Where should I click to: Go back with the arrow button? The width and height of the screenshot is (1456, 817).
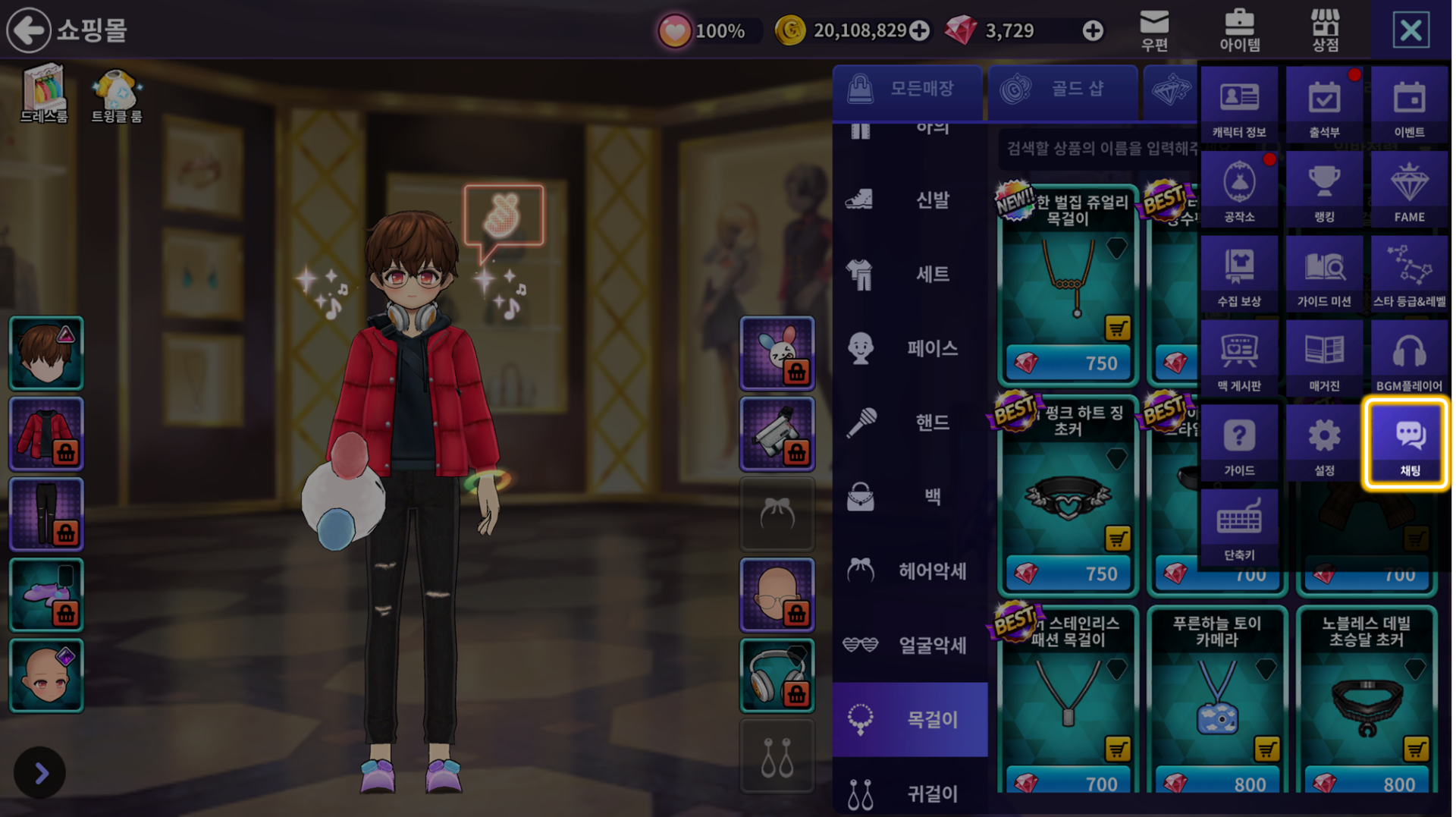pyautogui.click(x=28, y=30)
